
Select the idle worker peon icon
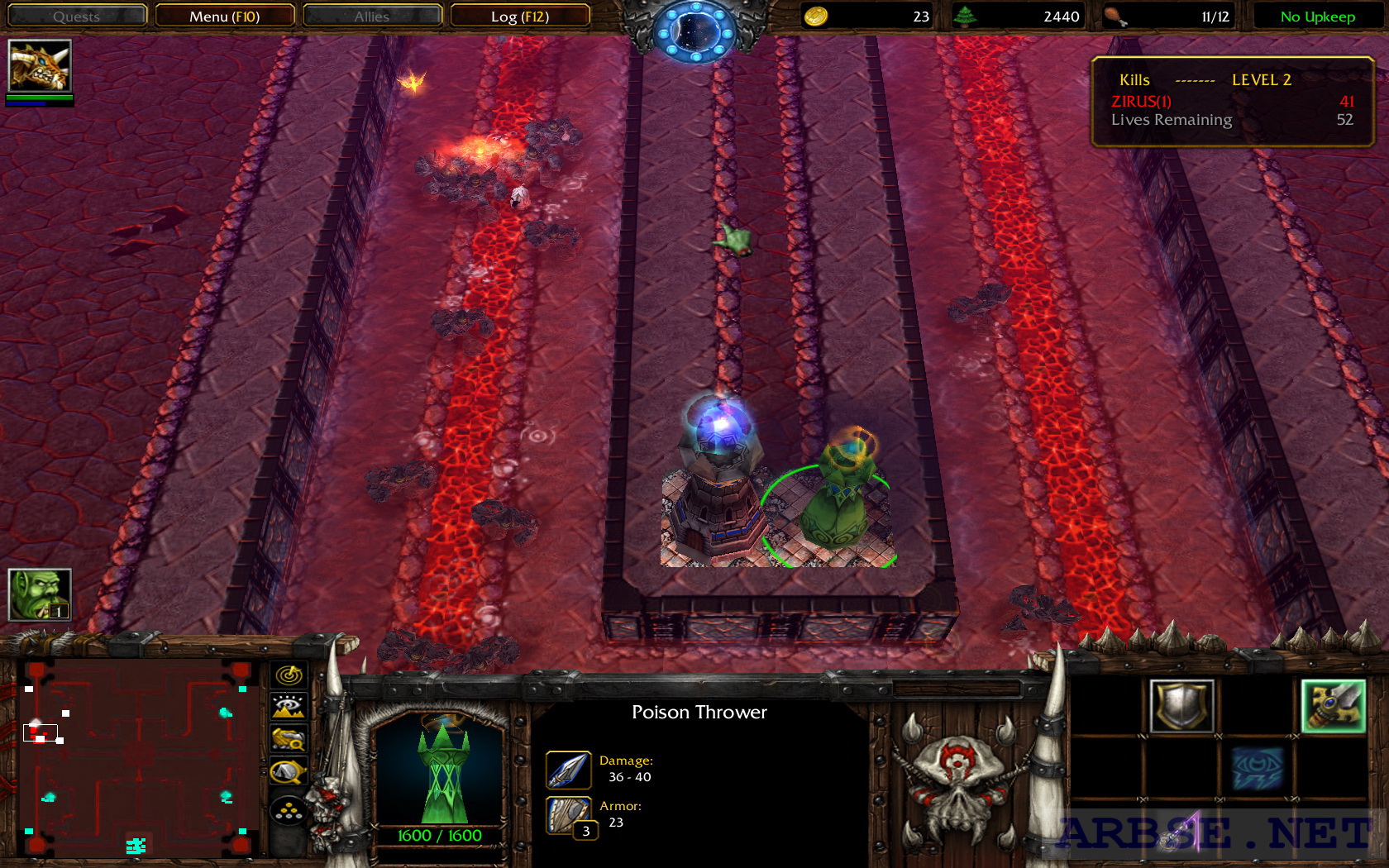[40, 594]
